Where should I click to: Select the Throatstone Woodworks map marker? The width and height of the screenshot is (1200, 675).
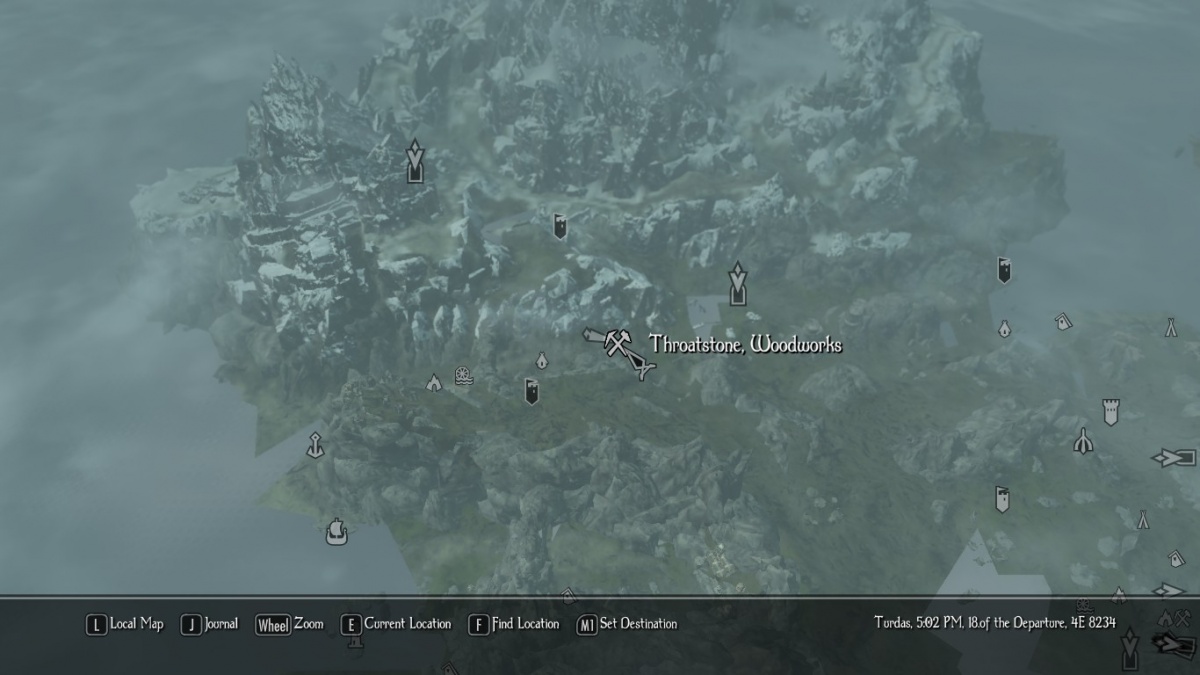coord(617,346)
